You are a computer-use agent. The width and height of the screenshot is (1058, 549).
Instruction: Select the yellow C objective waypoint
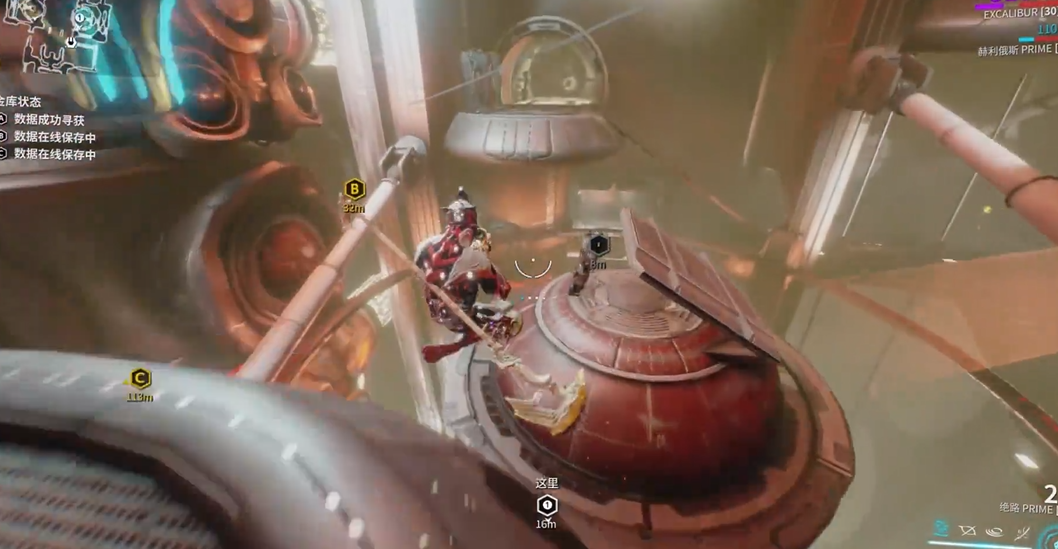point(140,379)
